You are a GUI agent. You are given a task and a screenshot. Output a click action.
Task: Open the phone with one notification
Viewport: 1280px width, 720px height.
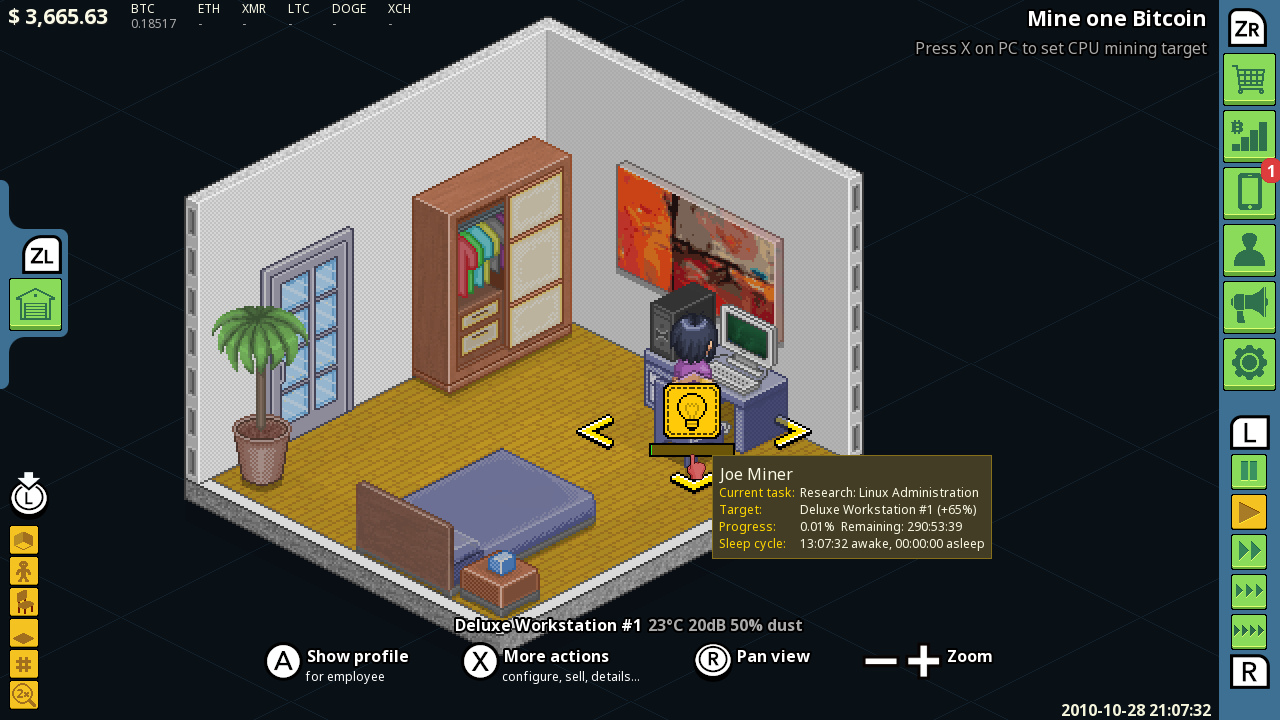pyautogui.click(x=1248, y=193)
